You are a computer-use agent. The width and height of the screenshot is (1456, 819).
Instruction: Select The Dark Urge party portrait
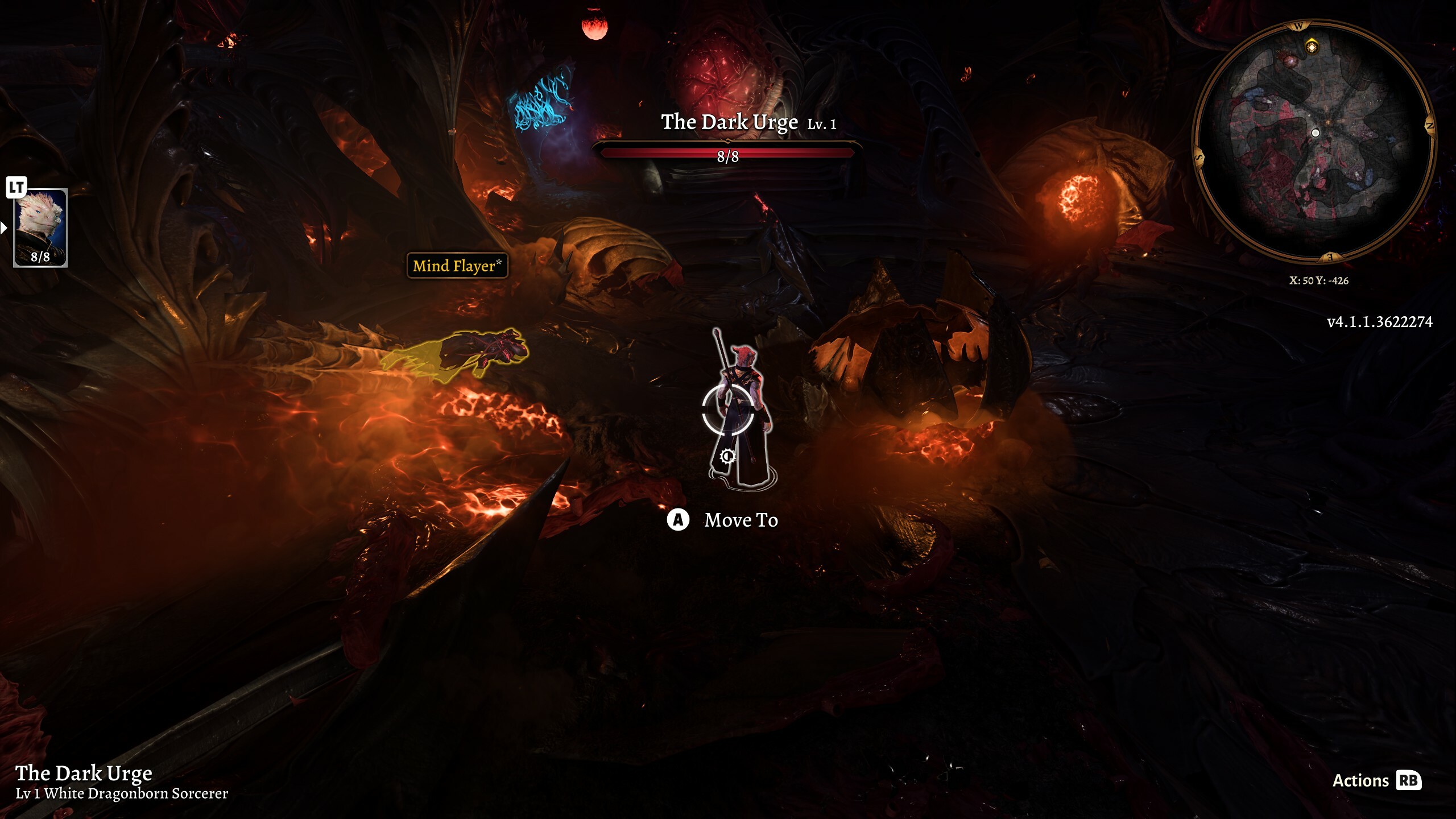click(40, 226)
